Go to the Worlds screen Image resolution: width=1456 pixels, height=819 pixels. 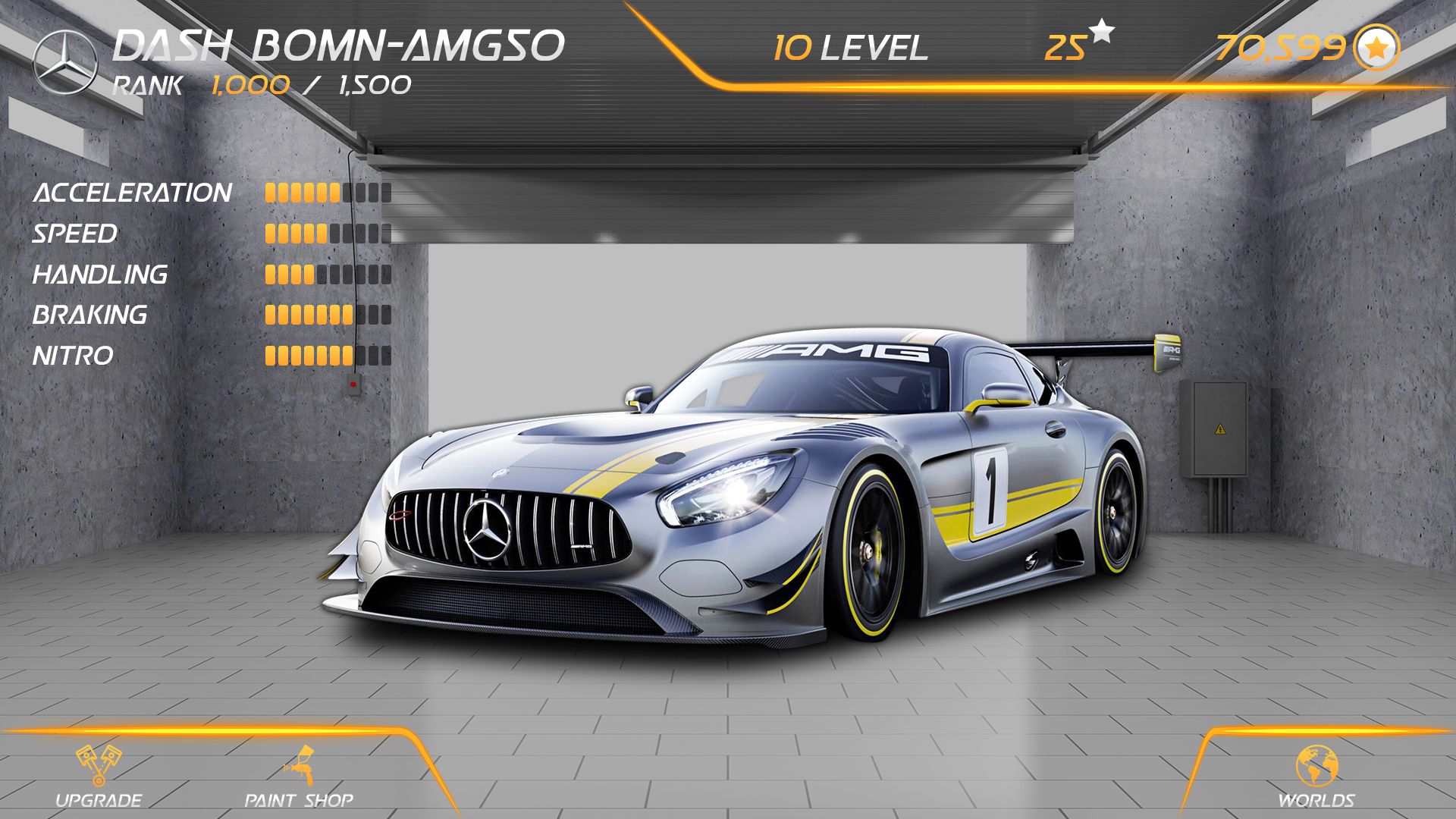1316,776
